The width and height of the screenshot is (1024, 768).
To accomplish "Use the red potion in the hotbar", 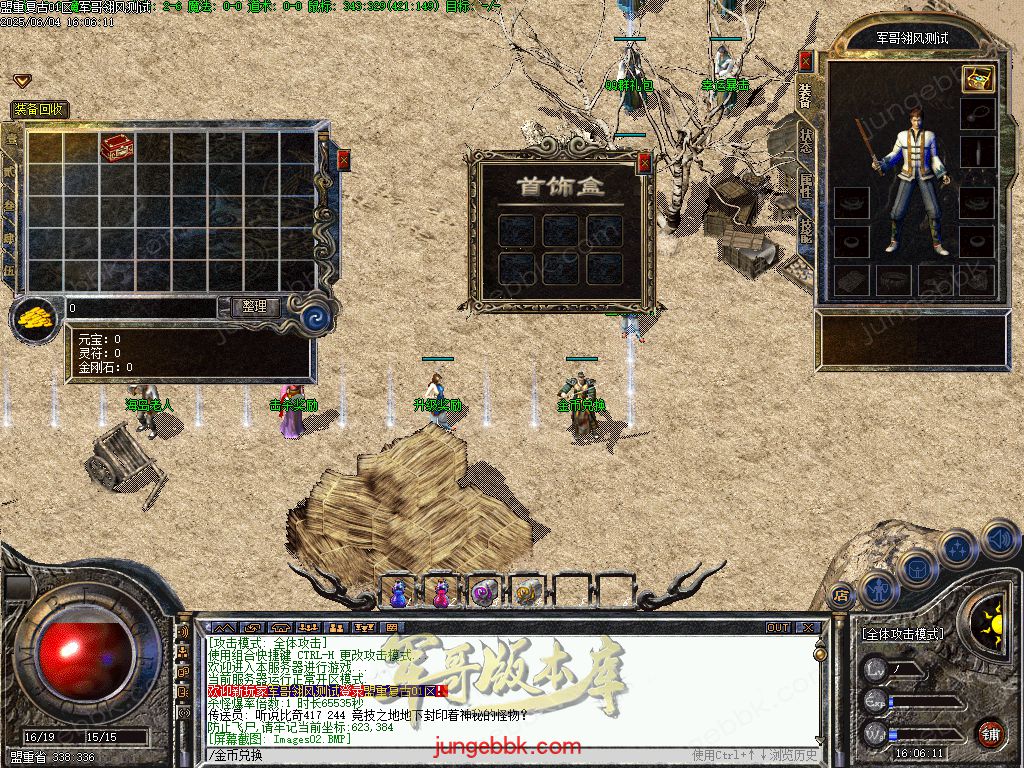I will (x=441, y=593).
